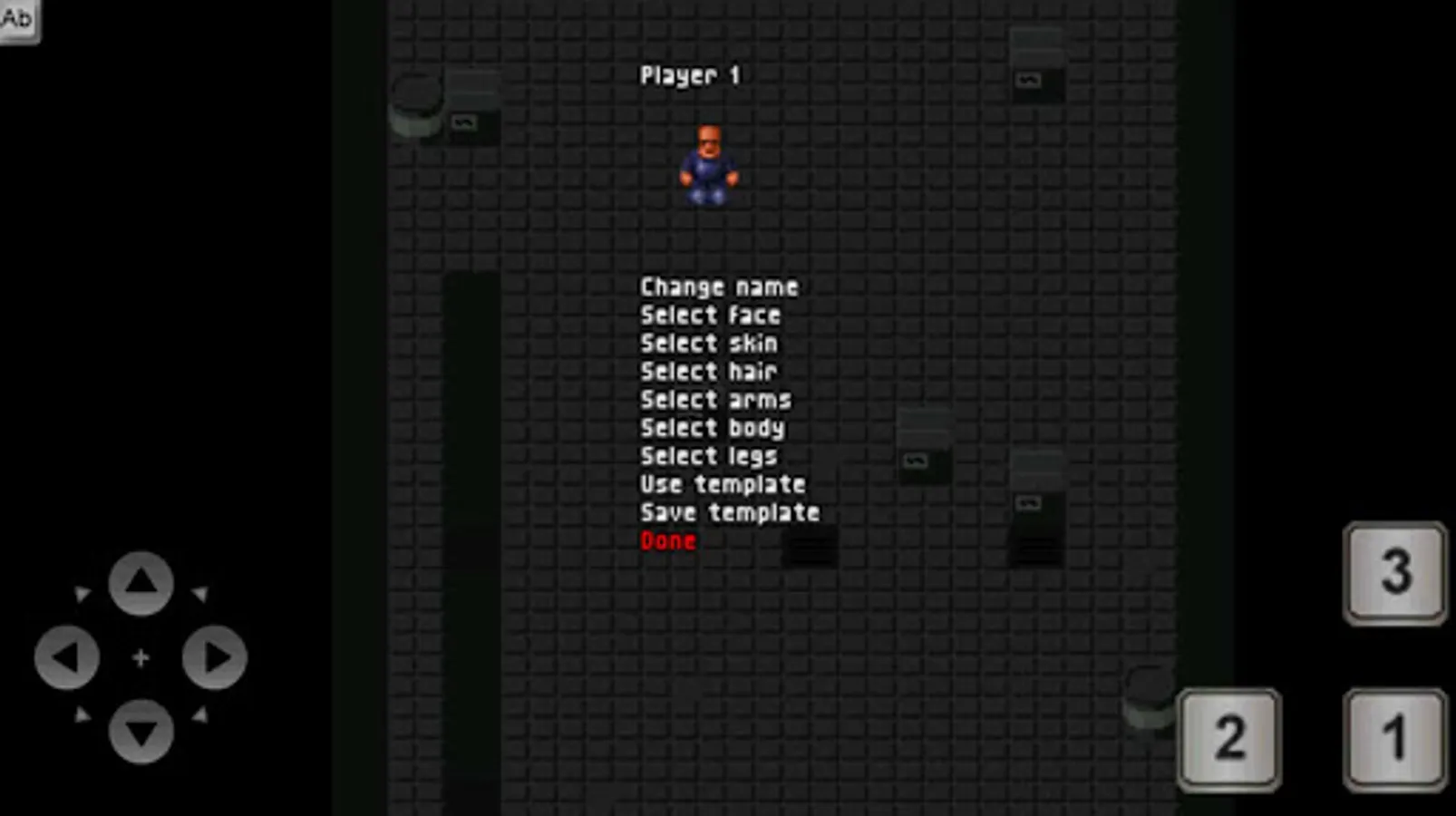Choose Select arms from the menu
The width and height of the screenshot is (1456, 816).
coord(715,399)
